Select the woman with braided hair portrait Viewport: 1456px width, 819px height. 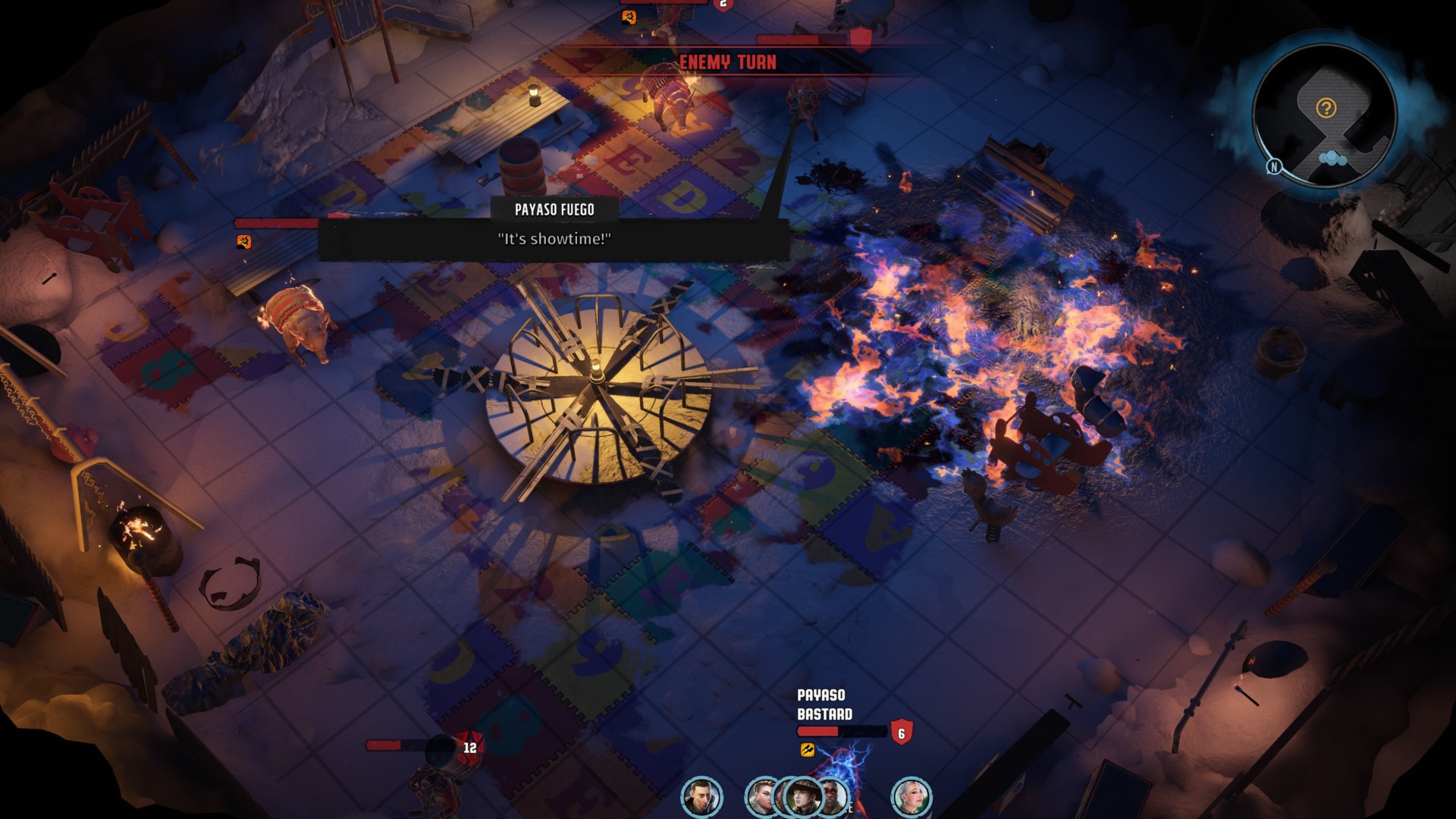tap(761, 797)
